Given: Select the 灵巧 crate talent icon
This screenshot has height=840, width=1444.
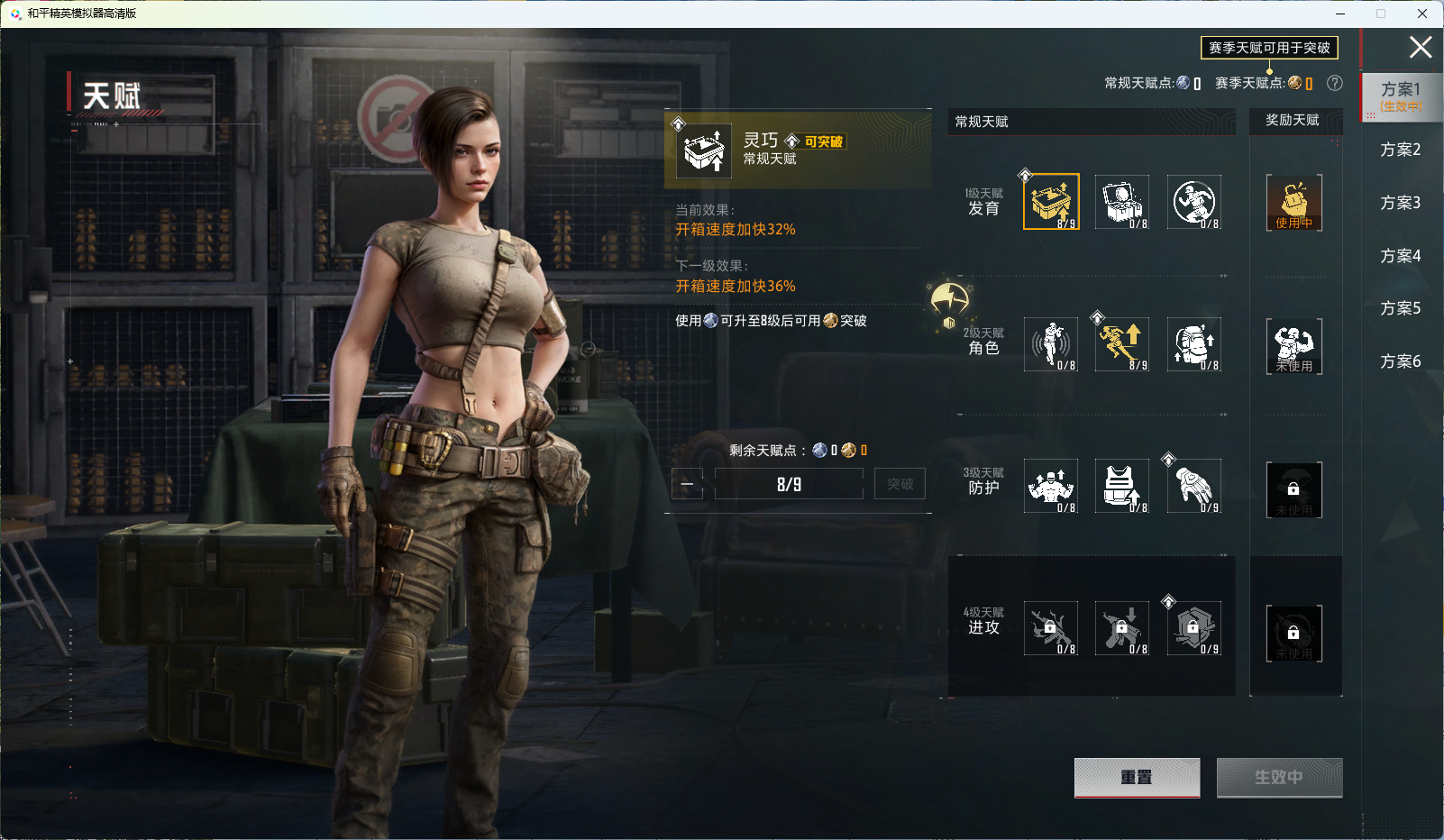Looking at the screenshot, I should coord(1051,202).
